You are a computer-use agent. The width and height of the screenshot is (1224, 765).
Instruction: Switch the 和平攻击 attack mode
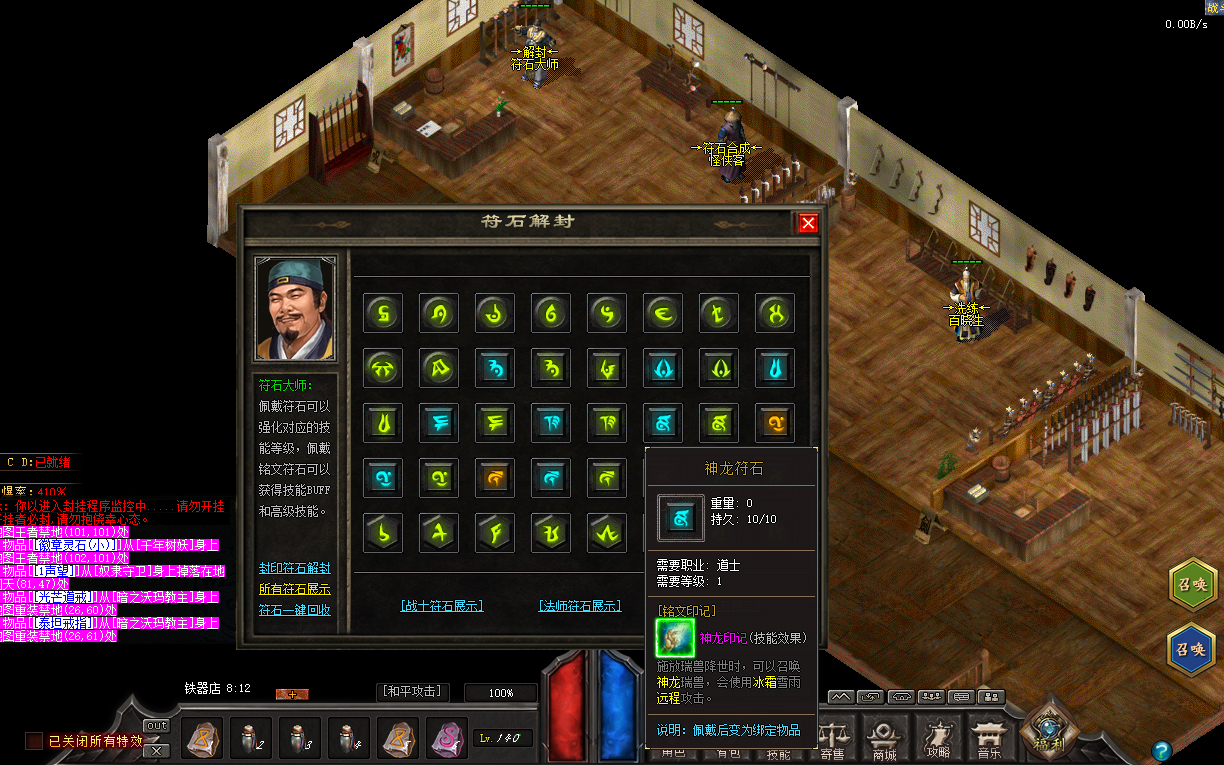point(413,692)
